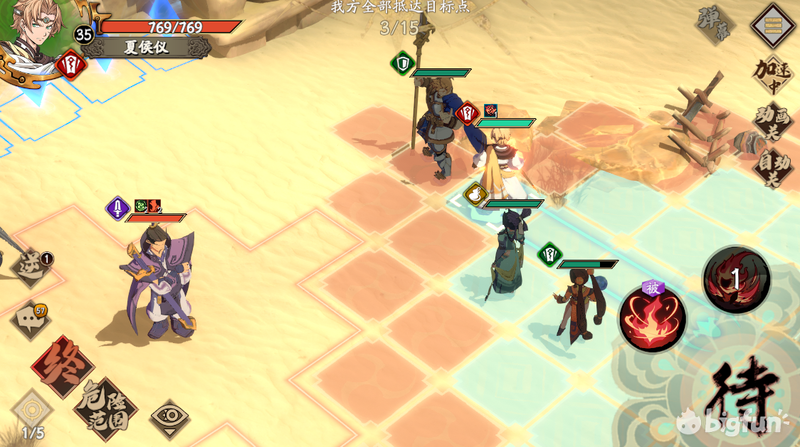Toggle the eye view icon

(x=170, y=414)
